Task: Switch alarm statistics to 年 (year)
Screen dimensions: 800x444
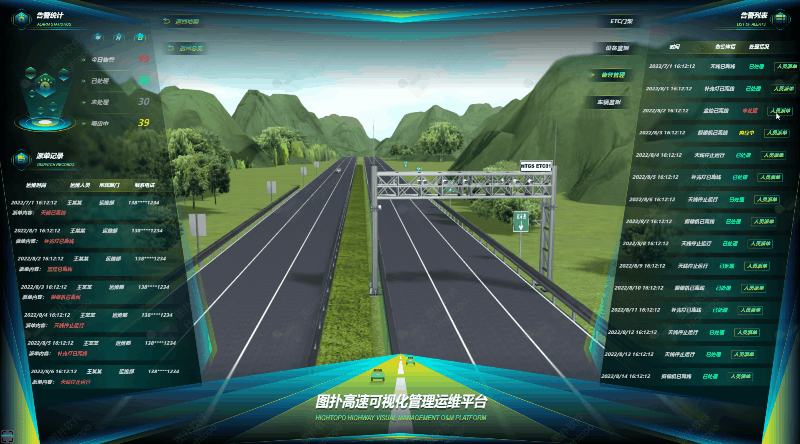Action: click(x=97, y=37)
